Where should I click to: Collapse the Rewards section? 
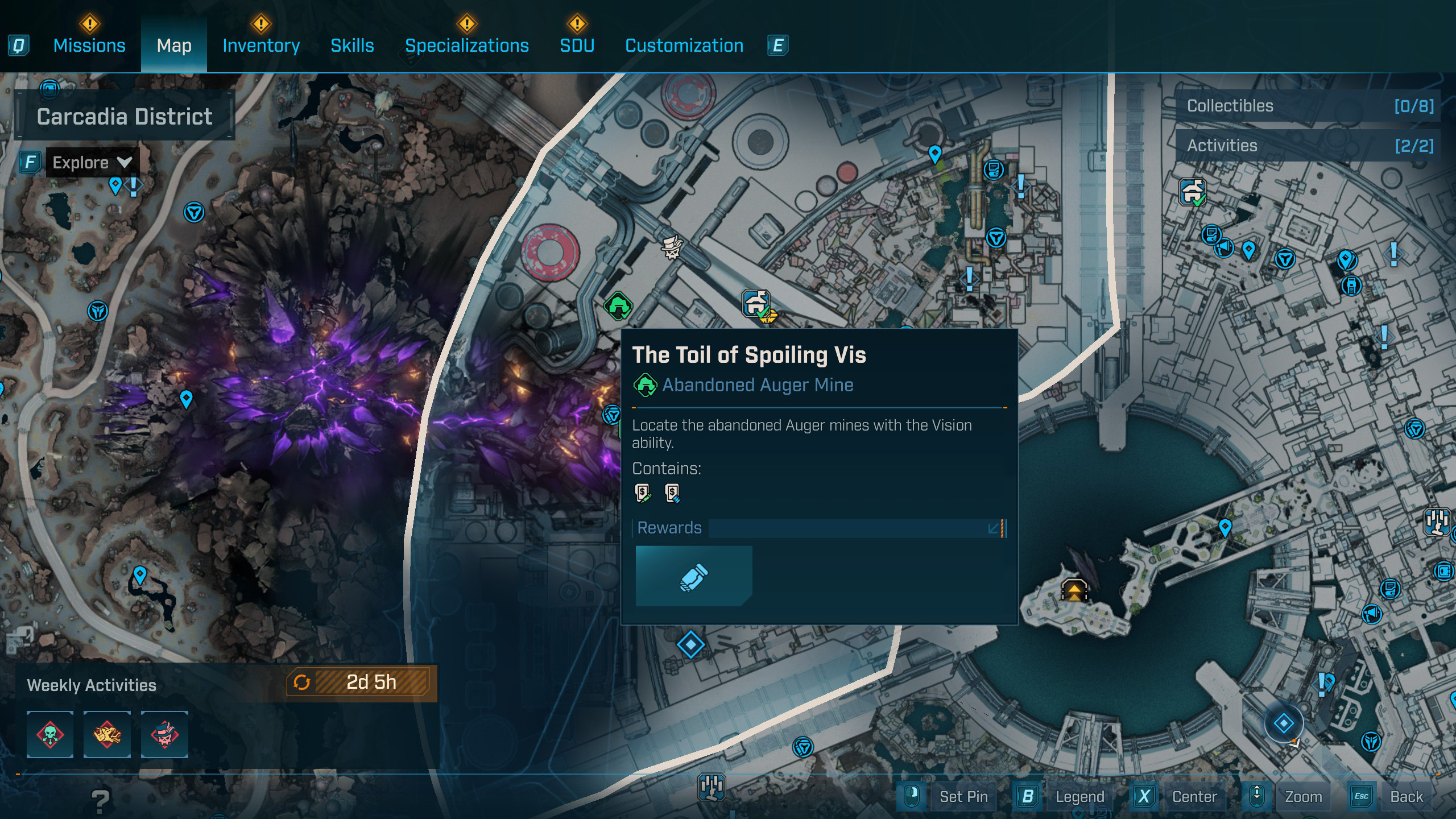994,528
